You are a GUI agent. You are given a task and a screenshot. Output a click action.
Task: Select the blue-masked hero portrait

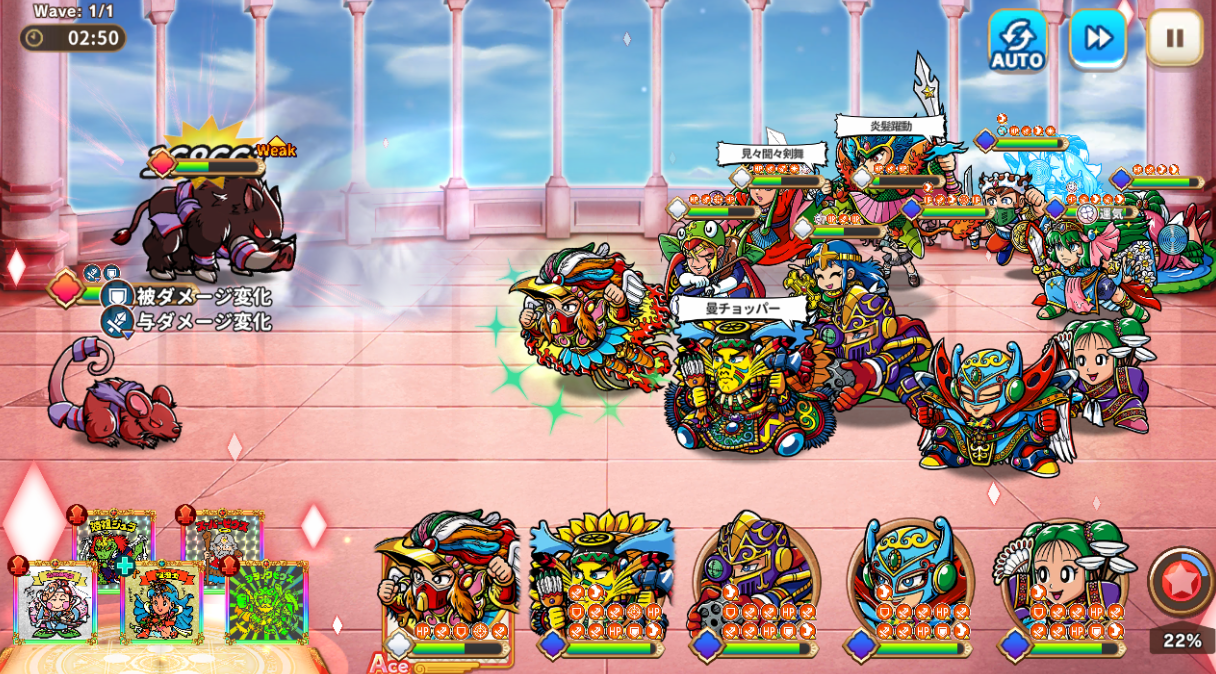pos(909,582)
